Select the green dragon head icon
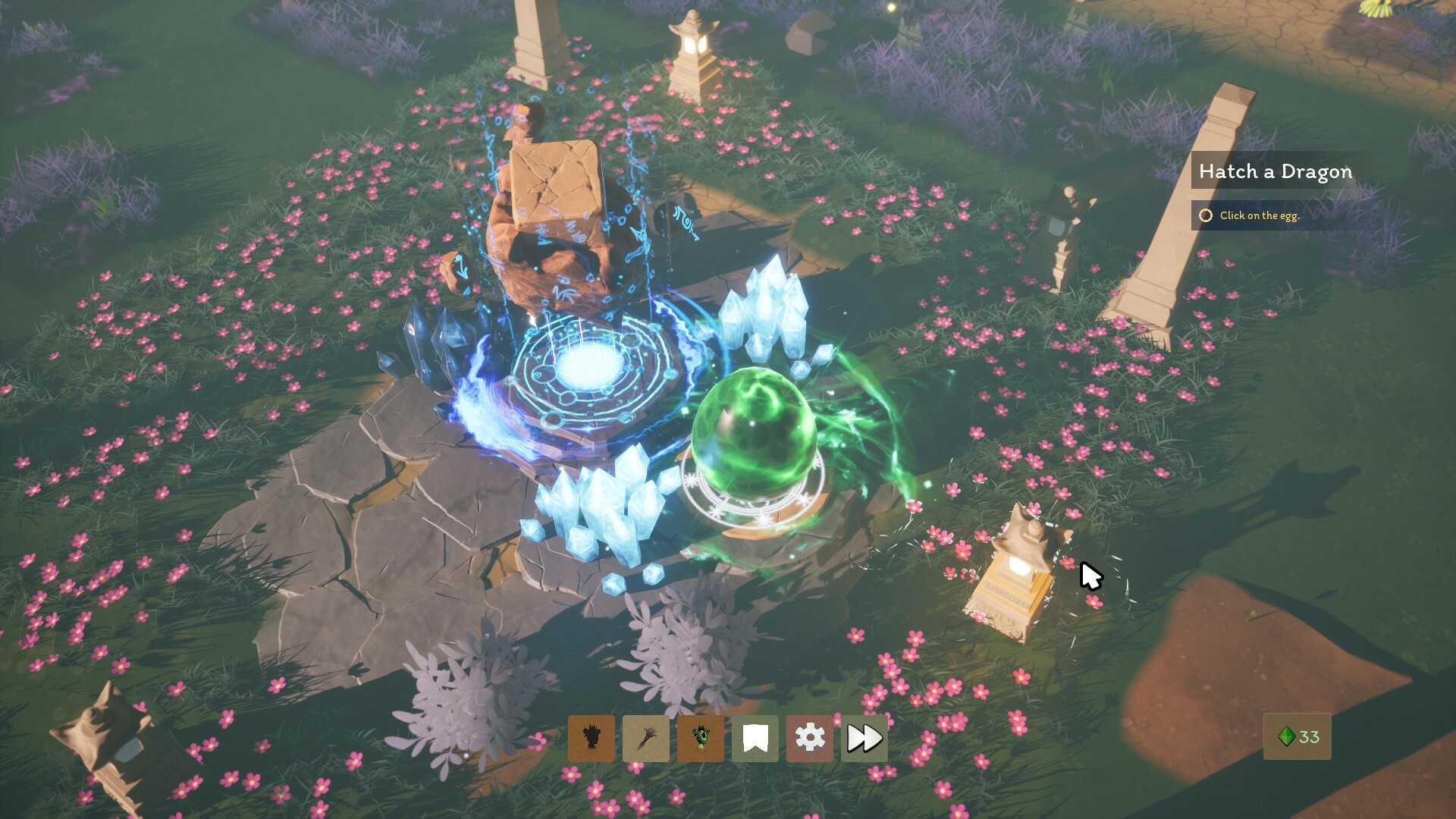Viewport: 1456px width, 819px height. coord(700,736)
